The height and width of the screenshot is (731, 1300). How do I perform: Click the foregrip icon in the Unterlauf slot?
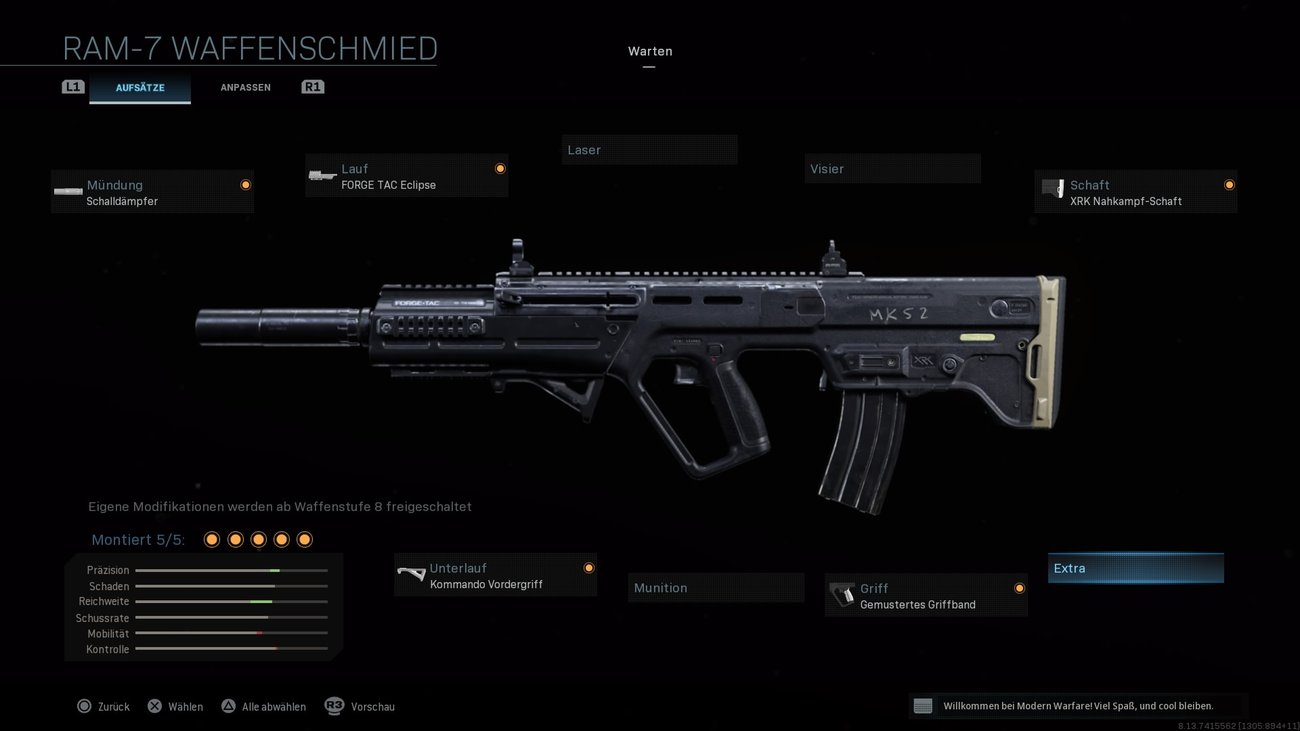tap(410, 575)
